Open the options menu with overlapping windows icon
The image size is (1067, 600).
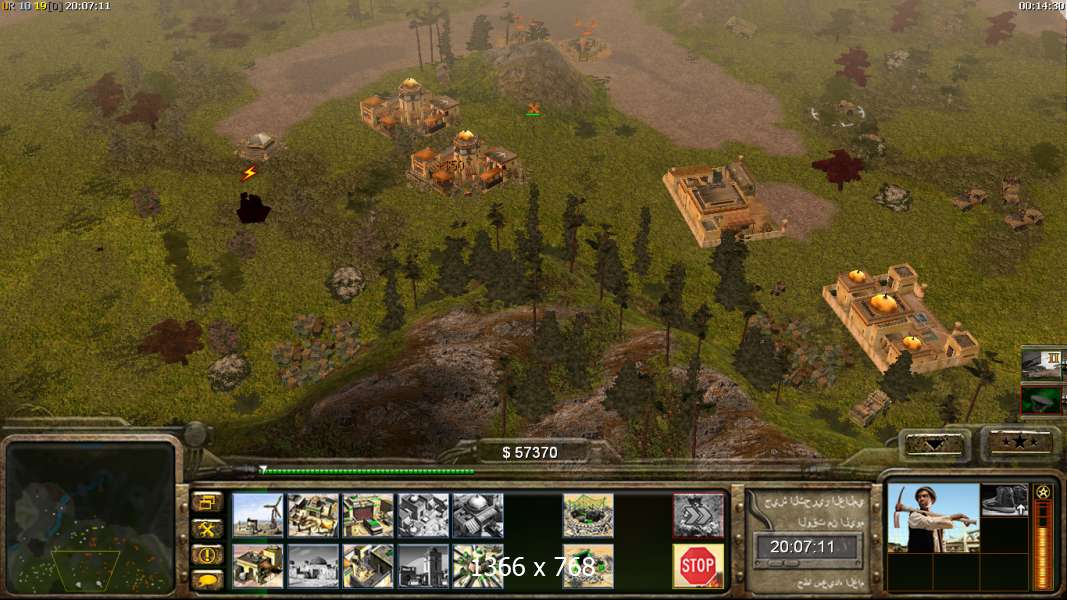point(208,503)
